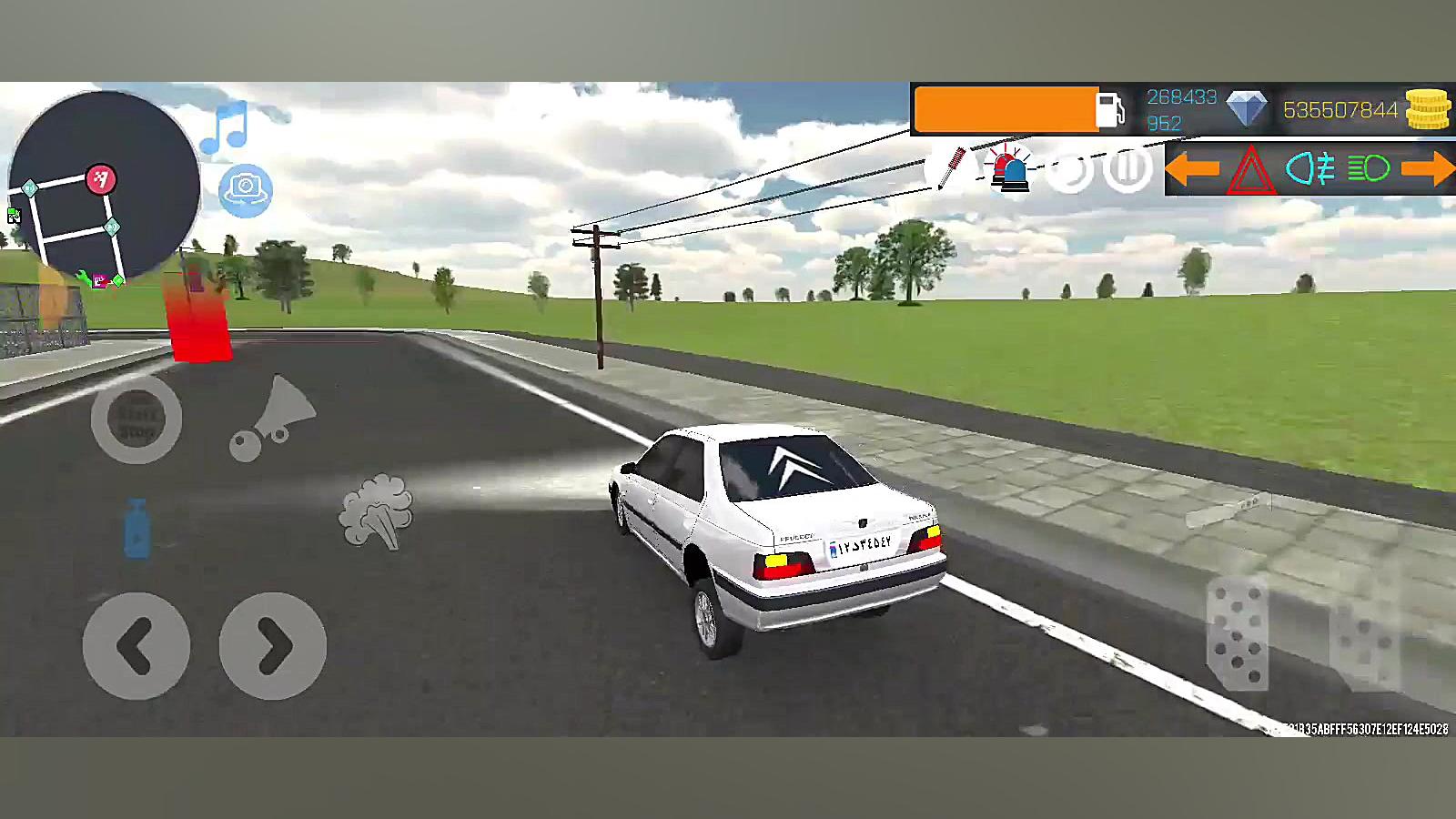Toggle the green headlights icon
The image size is (1456, 819).
(x=1368, y=168)
